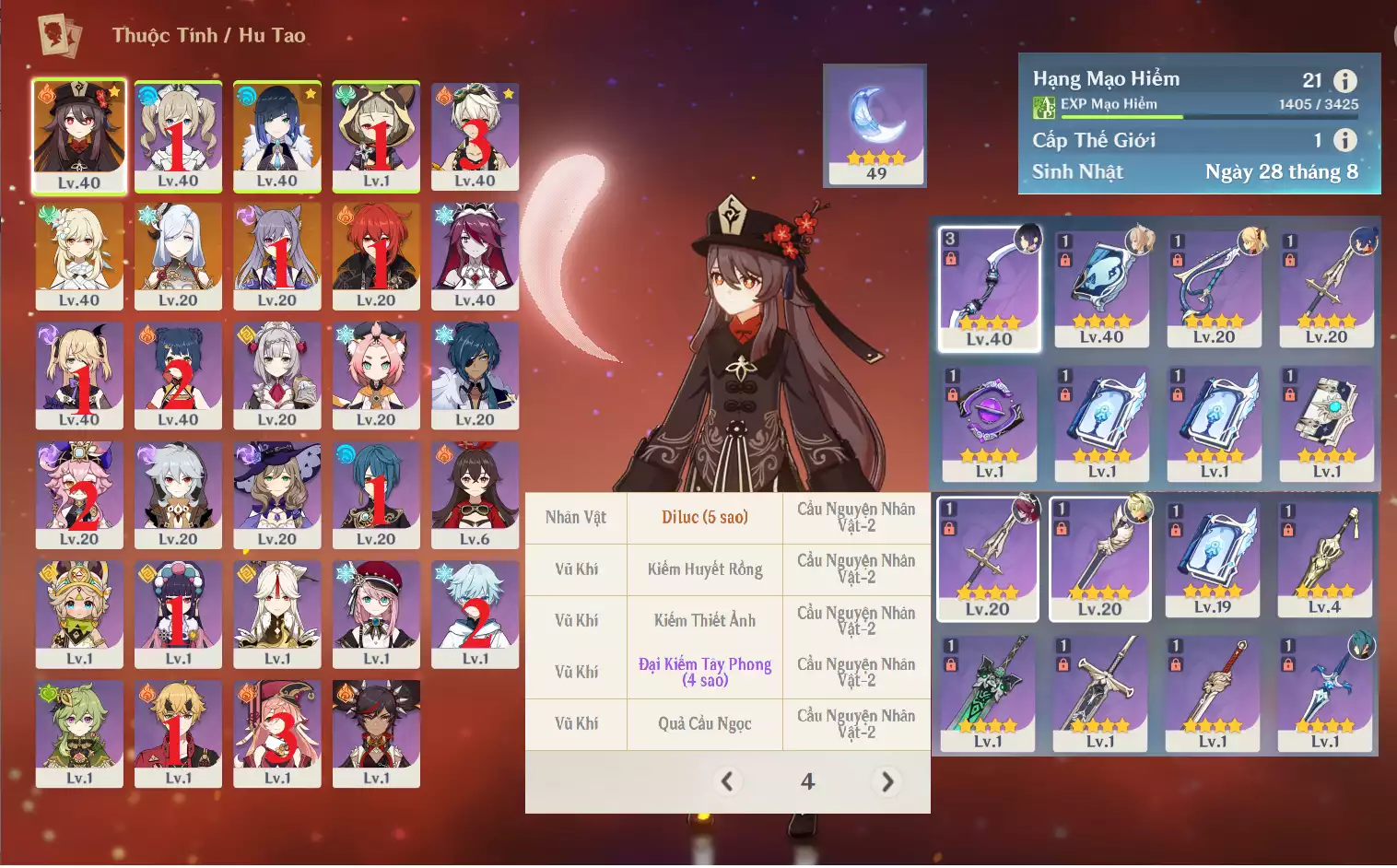Select the Đại Kiếm Tây Phong entry
Image resolution: width=1397 pixels, height=868 pixels.
[704, 672]
